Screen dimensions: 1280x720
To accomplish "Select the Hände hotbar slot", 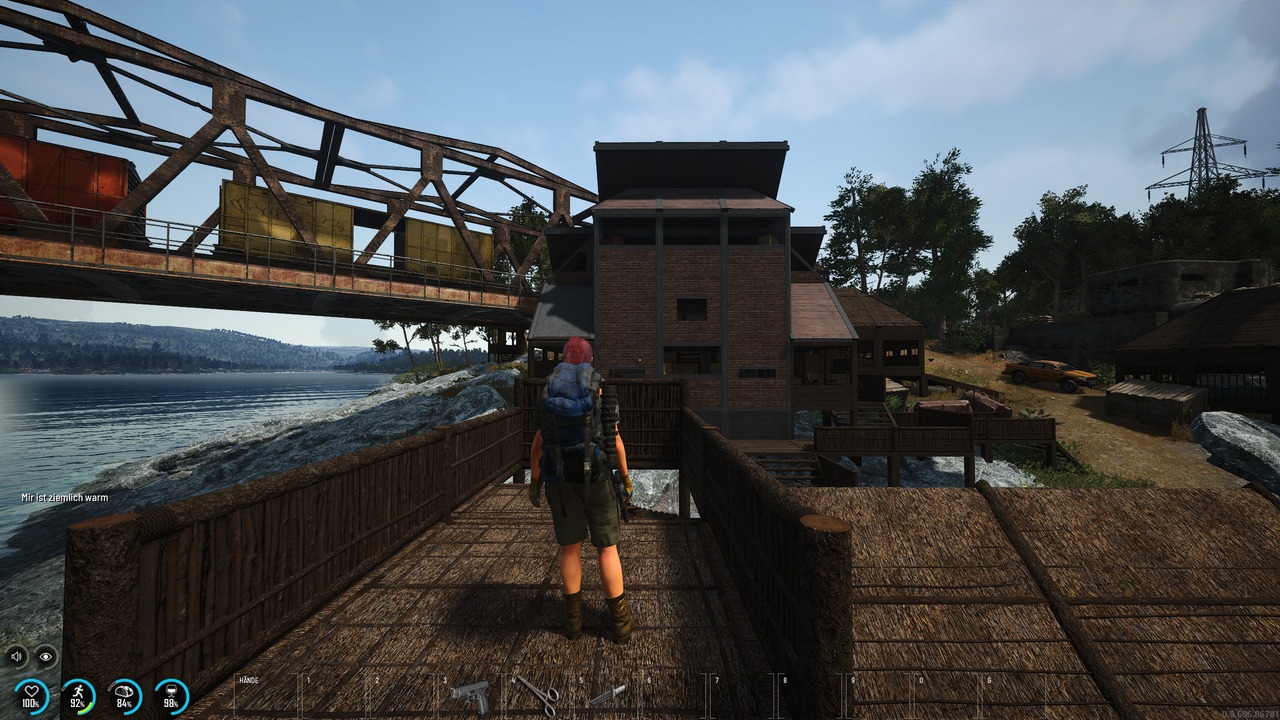I will (x=266, y=695).
